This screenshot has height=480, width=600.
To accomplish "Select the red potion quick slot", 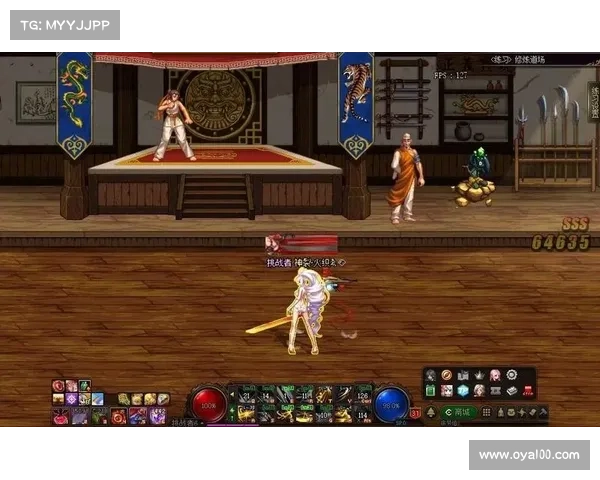I will pos(60,416).
